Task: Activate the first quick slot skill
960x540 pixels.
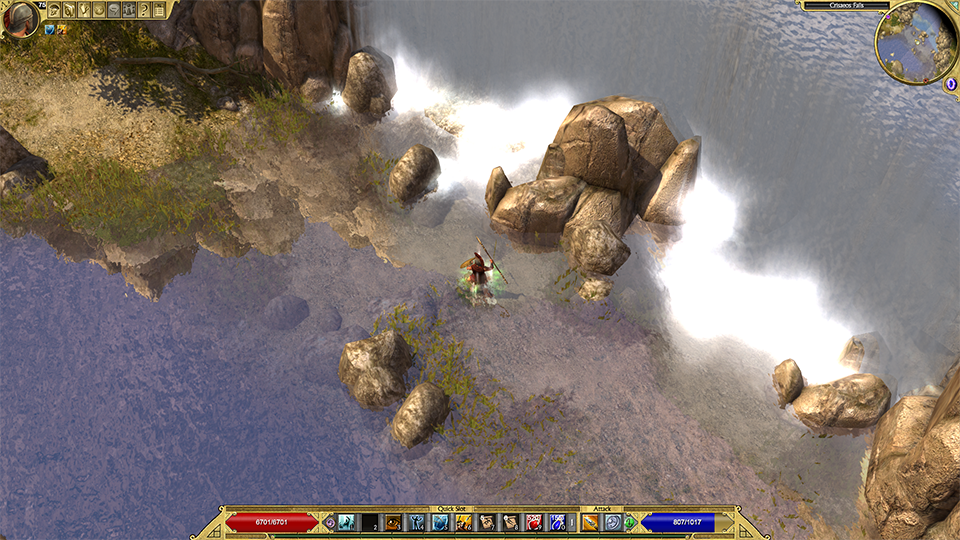Action: pos(347,522)
